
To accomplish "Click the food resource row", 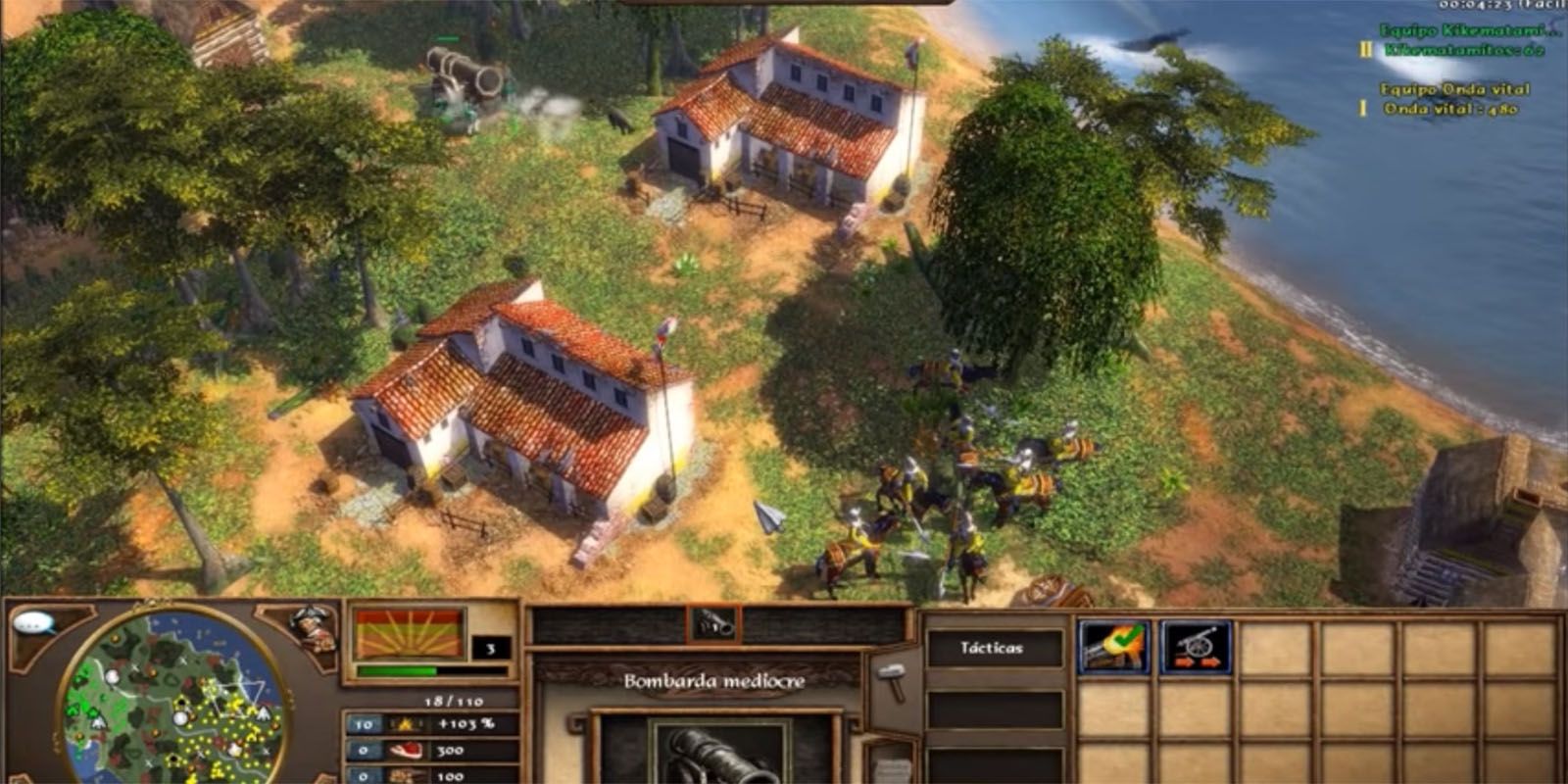I will (x=430, y=751).
